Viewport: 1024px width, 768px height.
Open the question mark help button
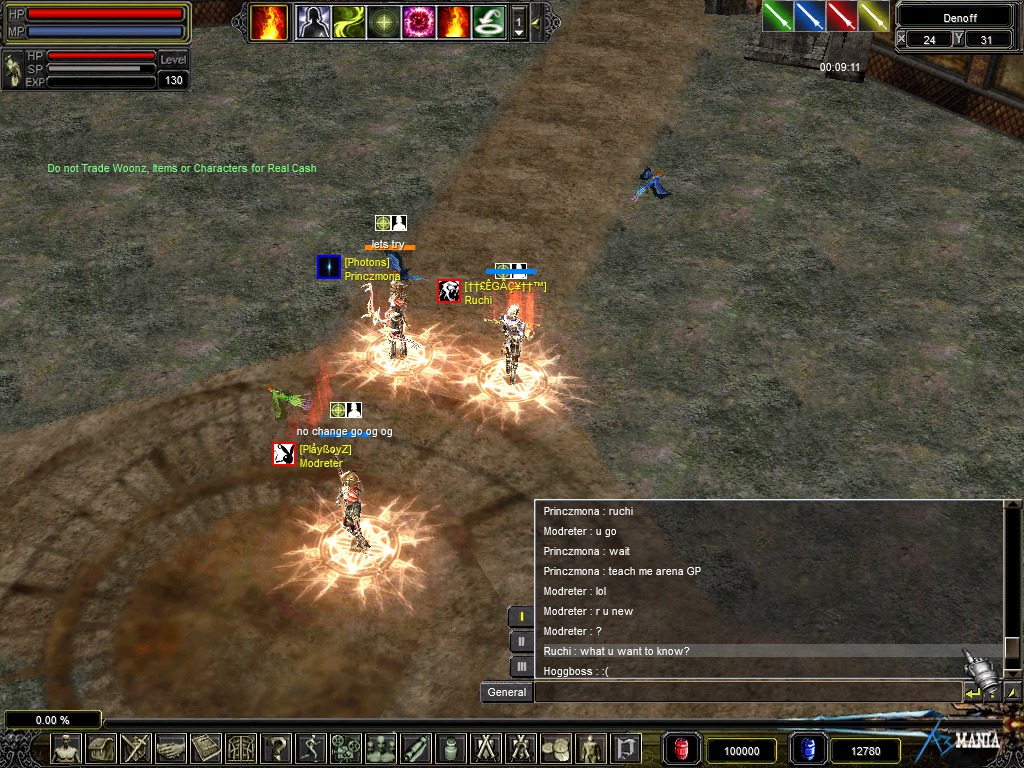tap(276, 748)
